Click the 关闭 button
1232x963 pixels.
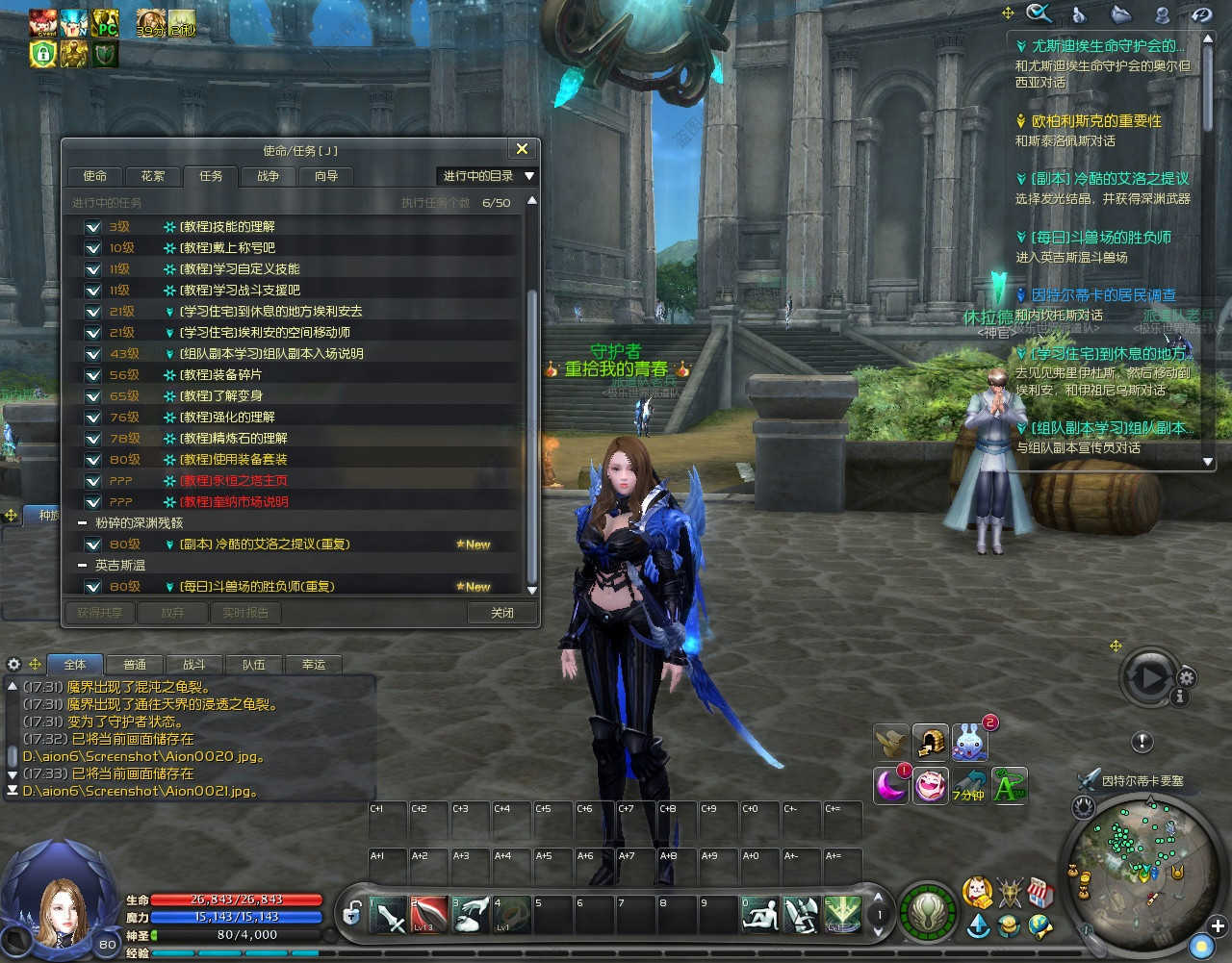tap(501, 613)
